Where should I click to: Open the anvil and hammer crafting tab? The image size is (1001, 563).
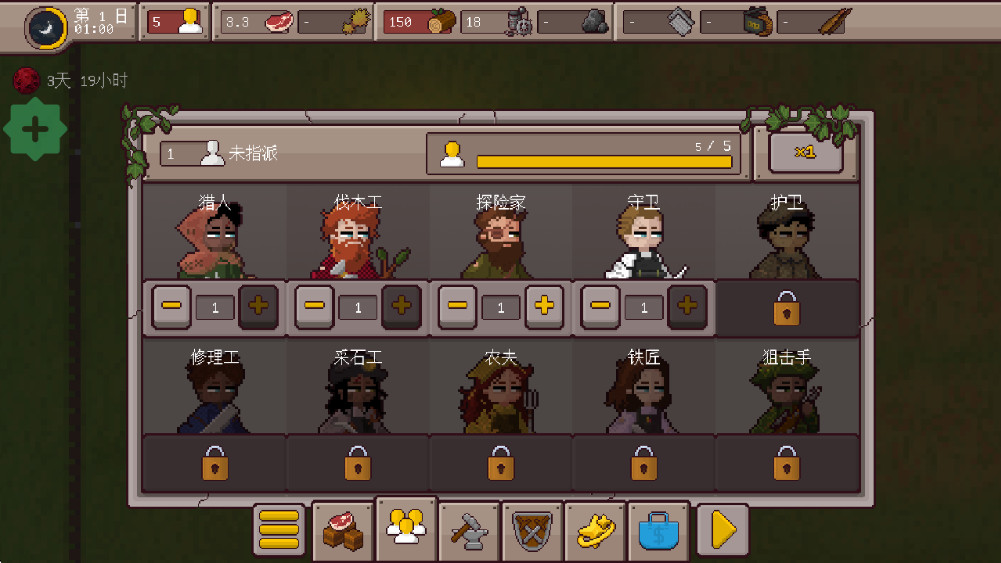pyautogui.click(x=469, y=529)
